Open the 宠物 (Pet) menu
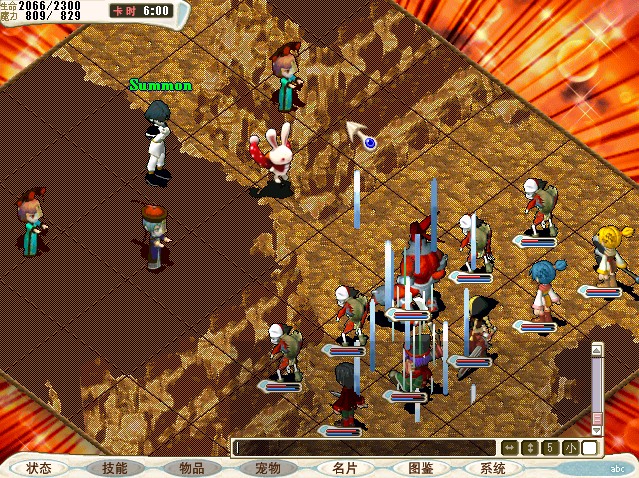Screen dimensions: 639x478 [x=267, y=468]
